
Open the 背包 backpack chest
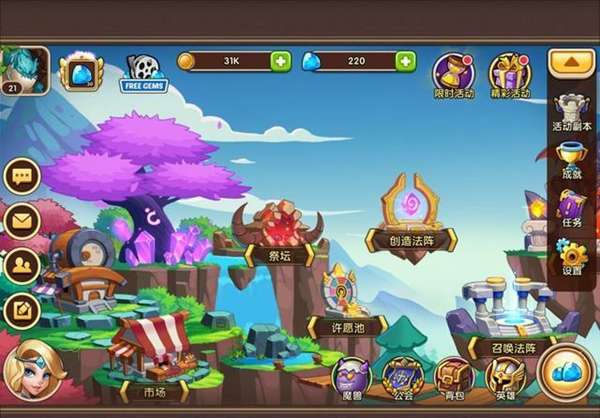(454, 378)
